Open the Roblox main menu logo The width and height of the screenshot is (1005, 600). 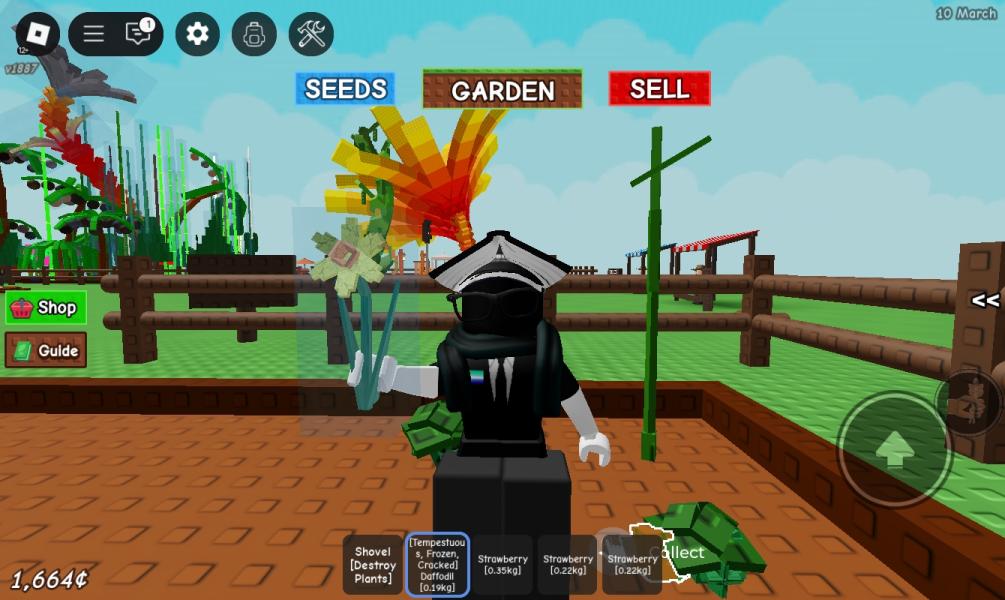point(37,34)
